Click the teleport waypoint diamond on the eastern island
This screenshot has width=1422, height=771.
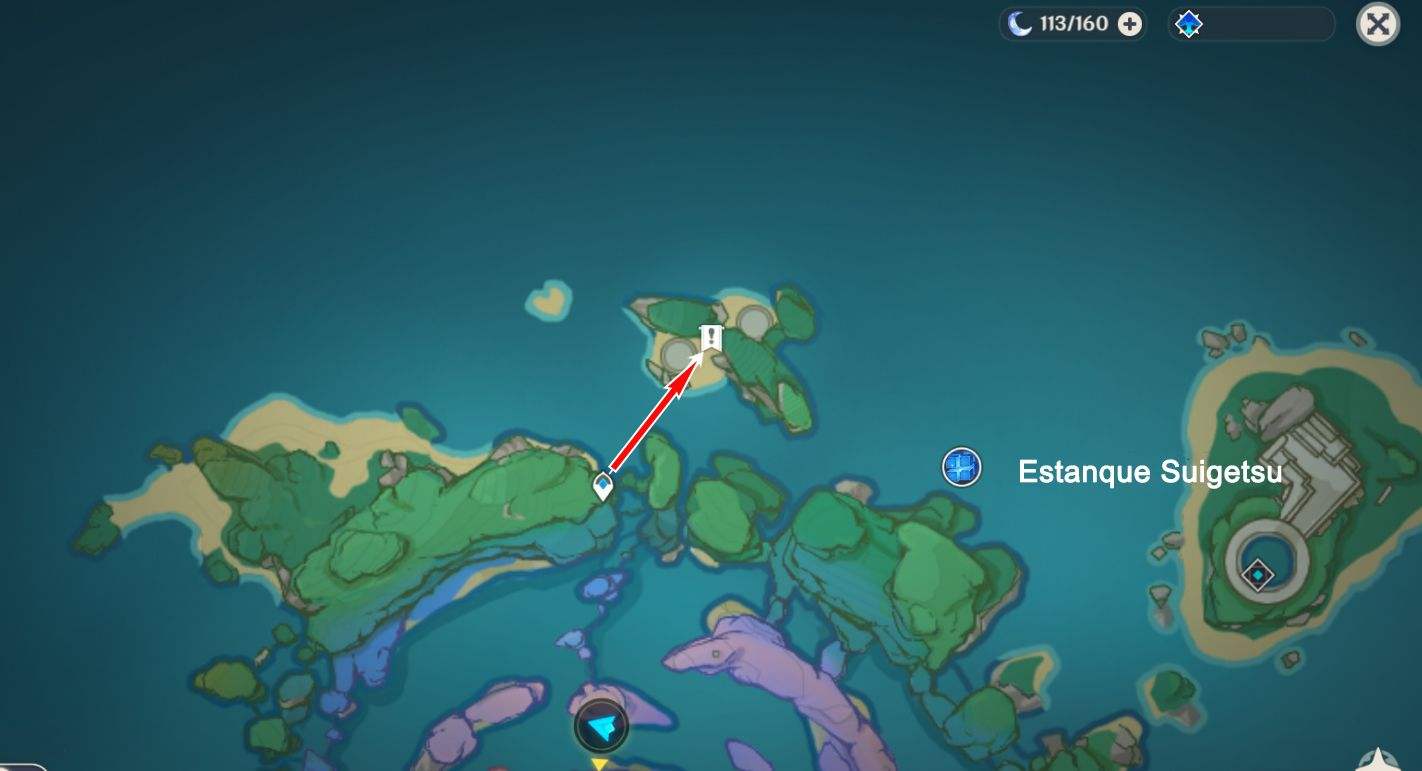(1257, 575)
